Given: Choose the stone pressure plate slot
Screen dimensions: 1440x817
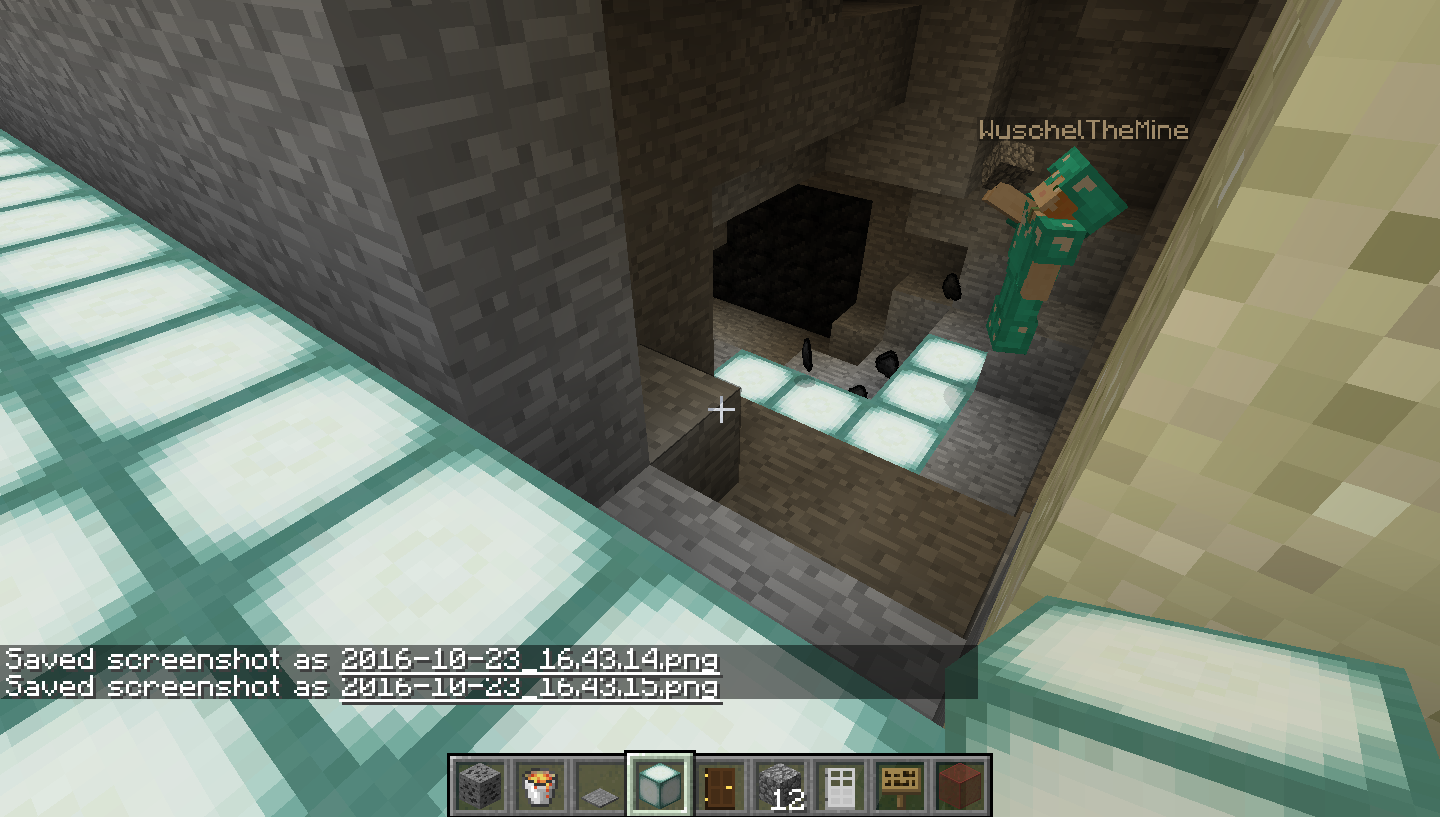Looking at the screenshot, I should coord(599,785).
